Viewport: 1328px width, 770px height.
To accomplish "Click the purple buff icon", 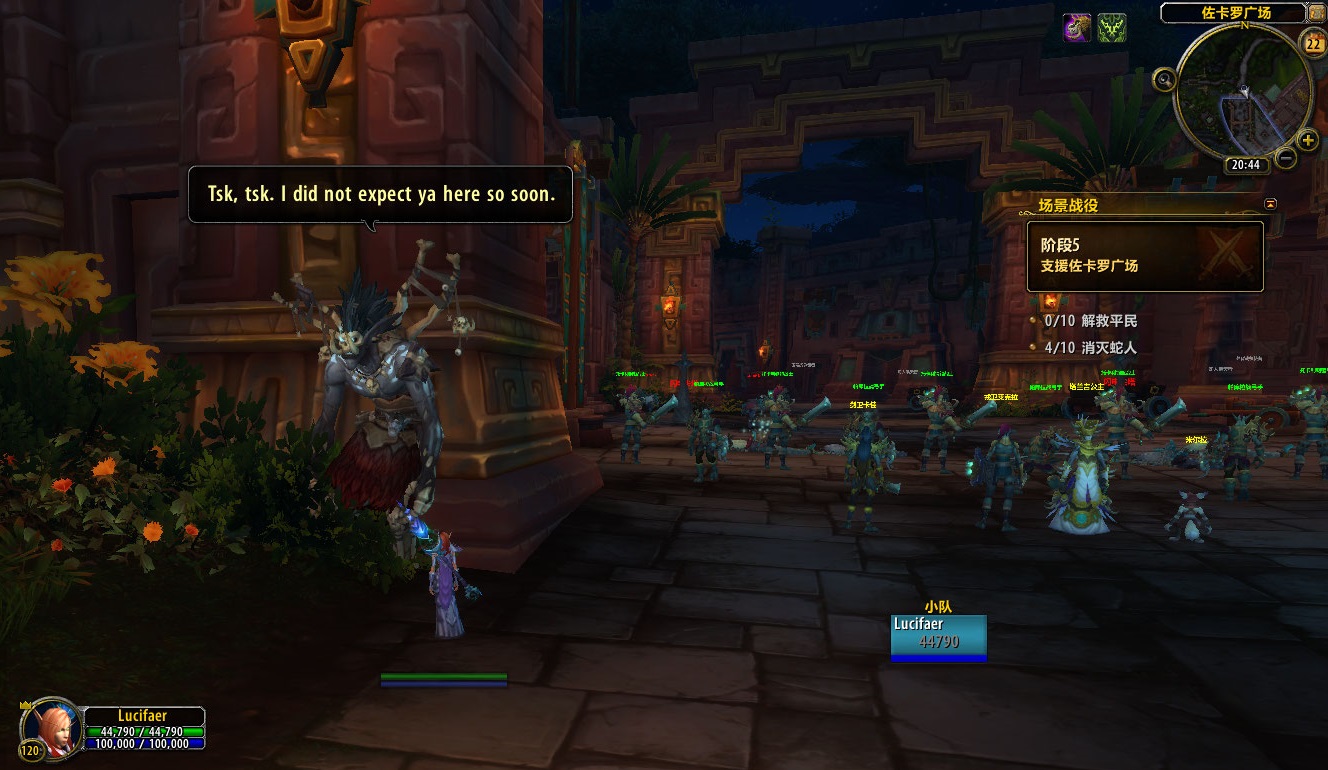I will (1077, 28).
